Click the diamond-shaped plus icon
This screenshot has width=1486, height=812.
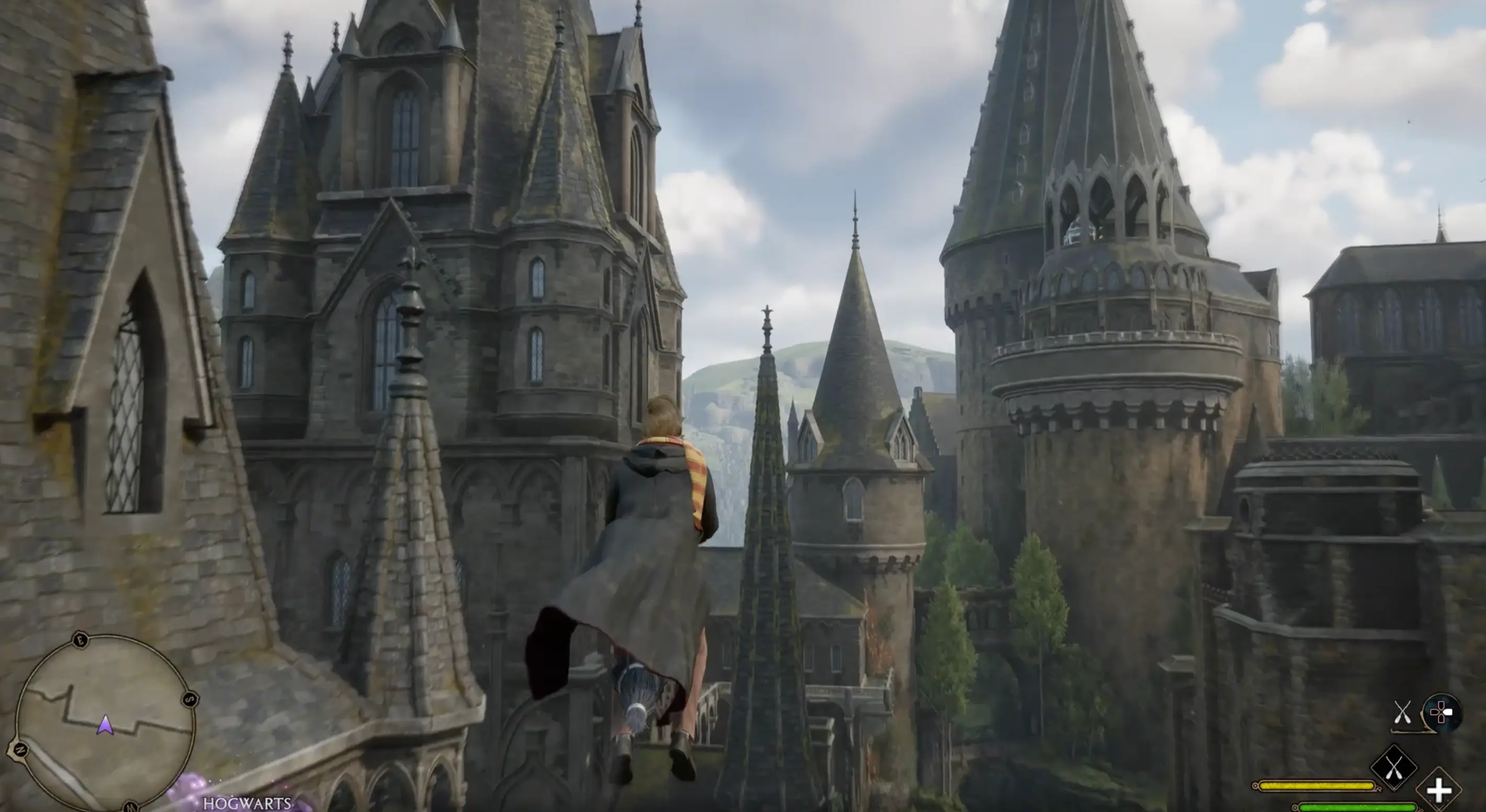pos(1439,791)
